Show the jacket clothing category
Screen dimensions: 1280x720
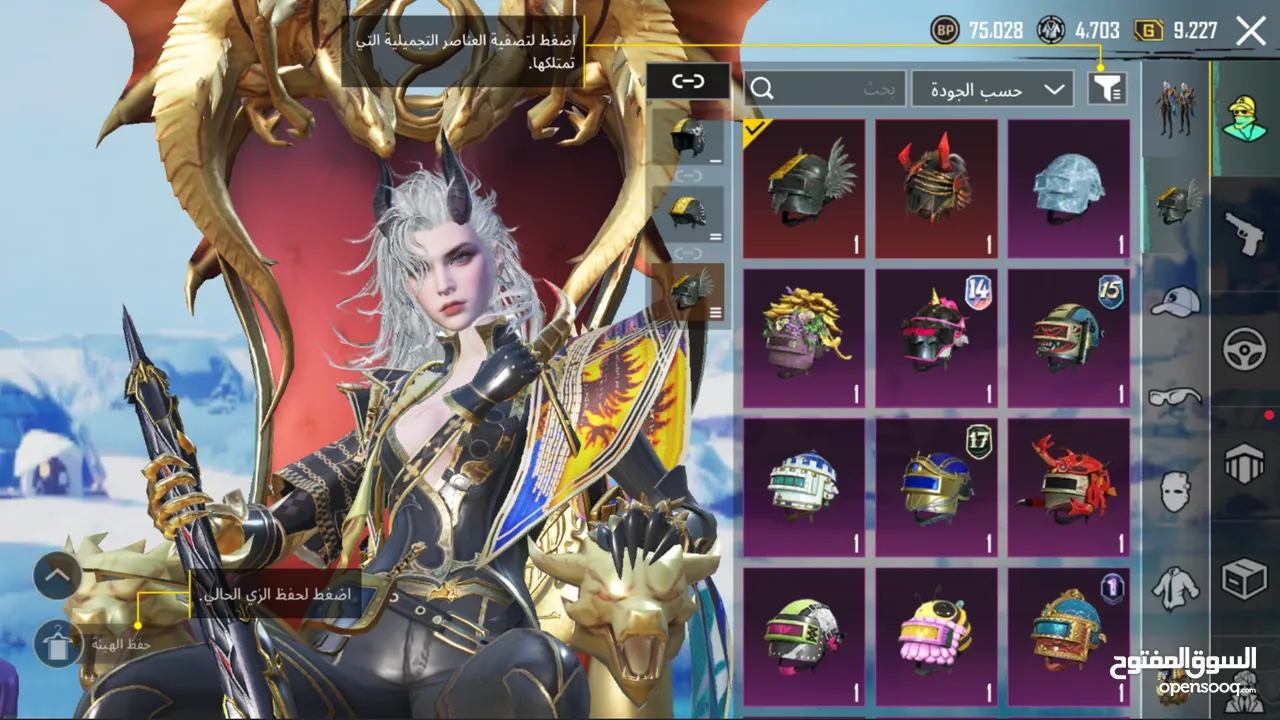tap(1175, 587)
